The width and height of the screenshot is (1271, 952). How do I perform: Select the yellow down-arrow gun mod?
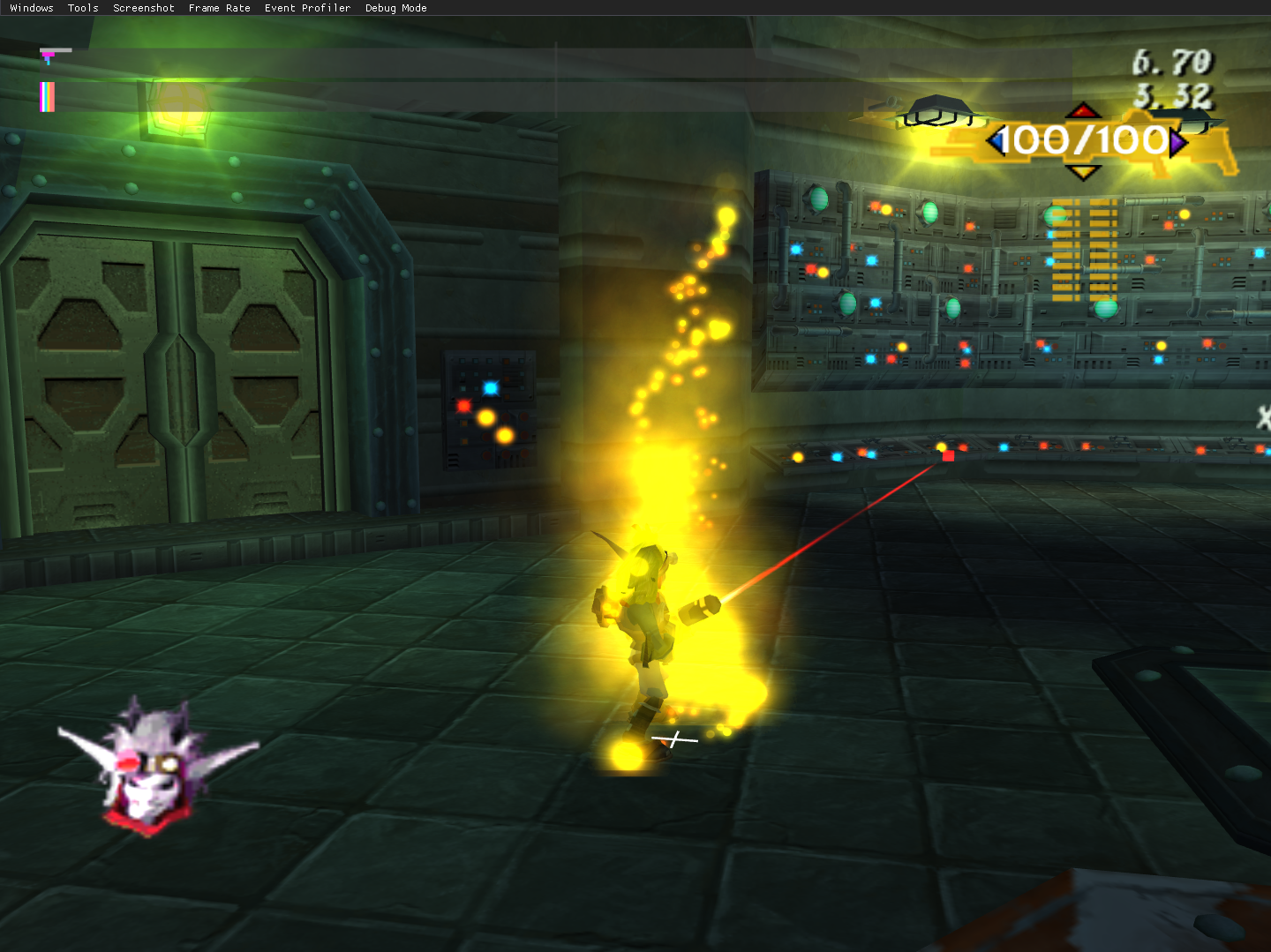coord(1083,171)
